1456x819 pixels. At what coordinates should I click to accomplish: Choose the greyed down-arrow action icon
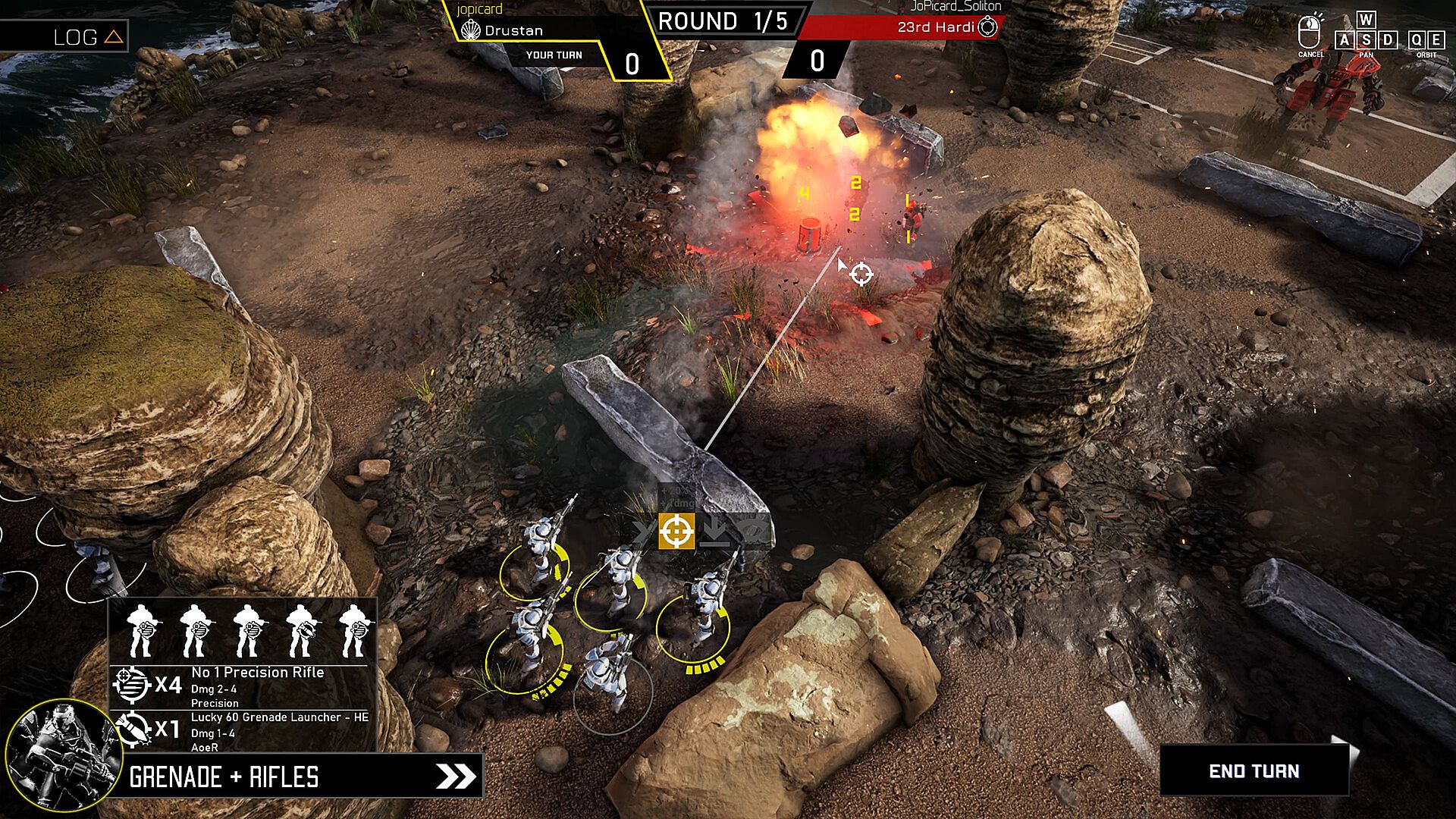coord(714,532)
